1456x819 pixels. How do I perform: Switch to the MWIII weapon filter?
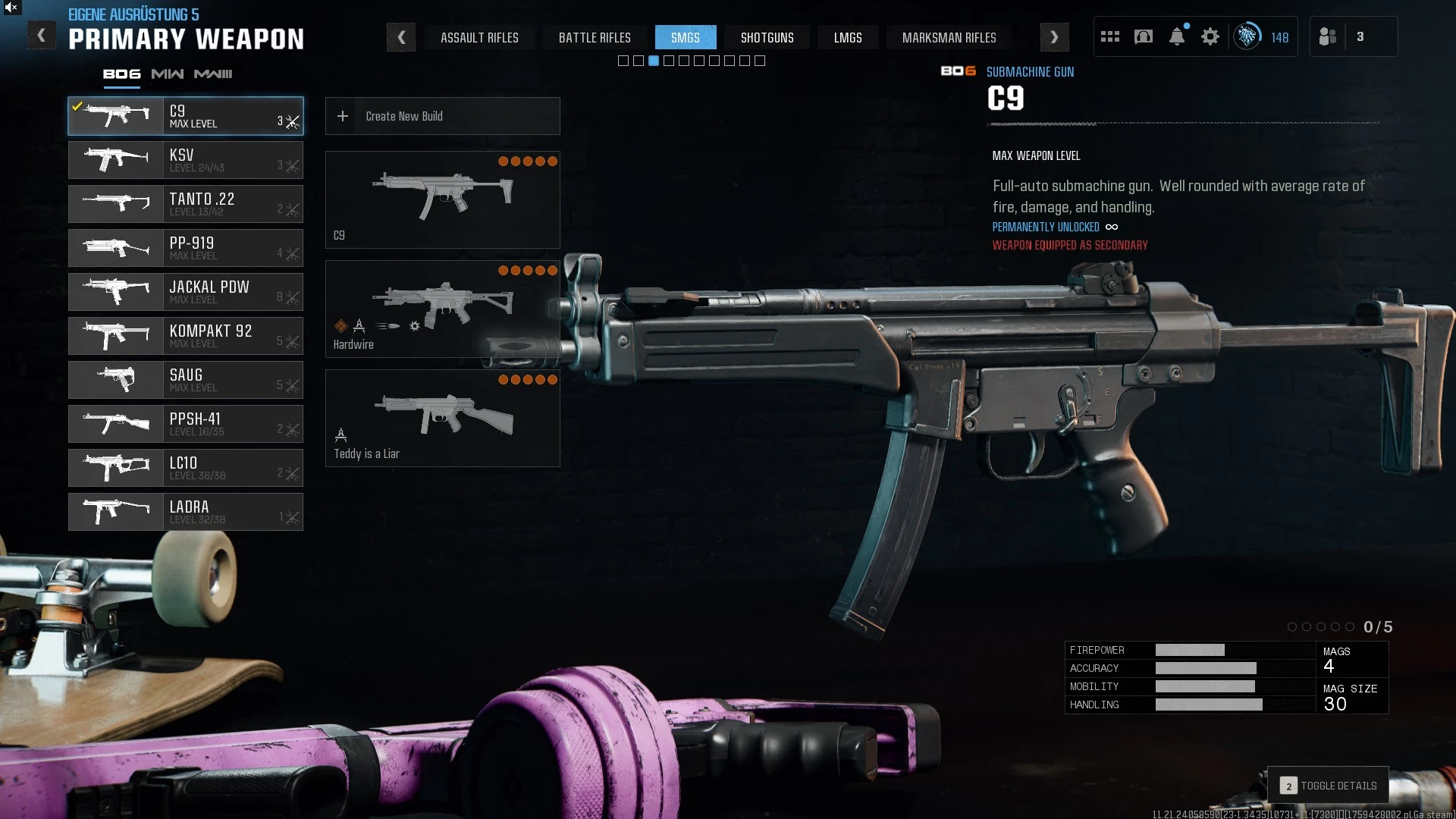pos(213,74)
